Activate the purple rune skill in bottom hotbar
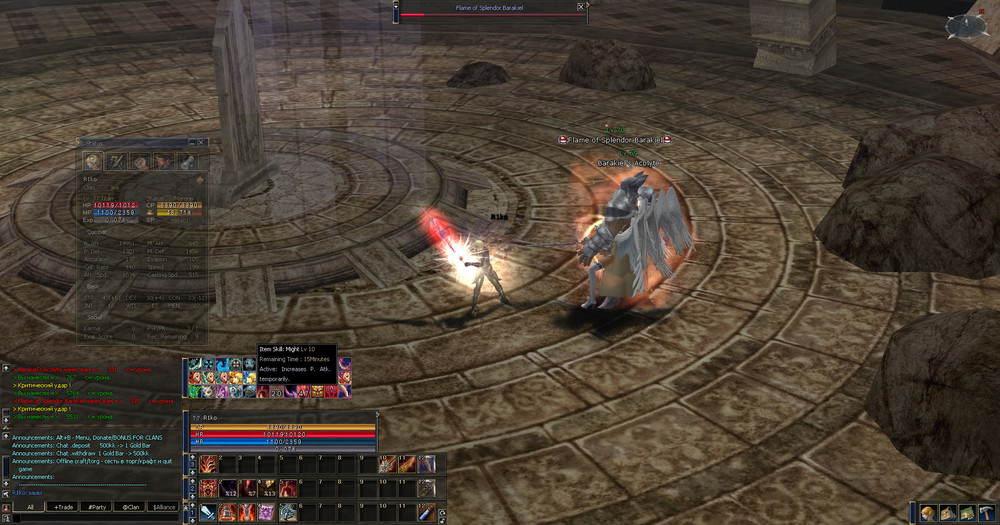Screen dimensions: 1000x525 267,513
